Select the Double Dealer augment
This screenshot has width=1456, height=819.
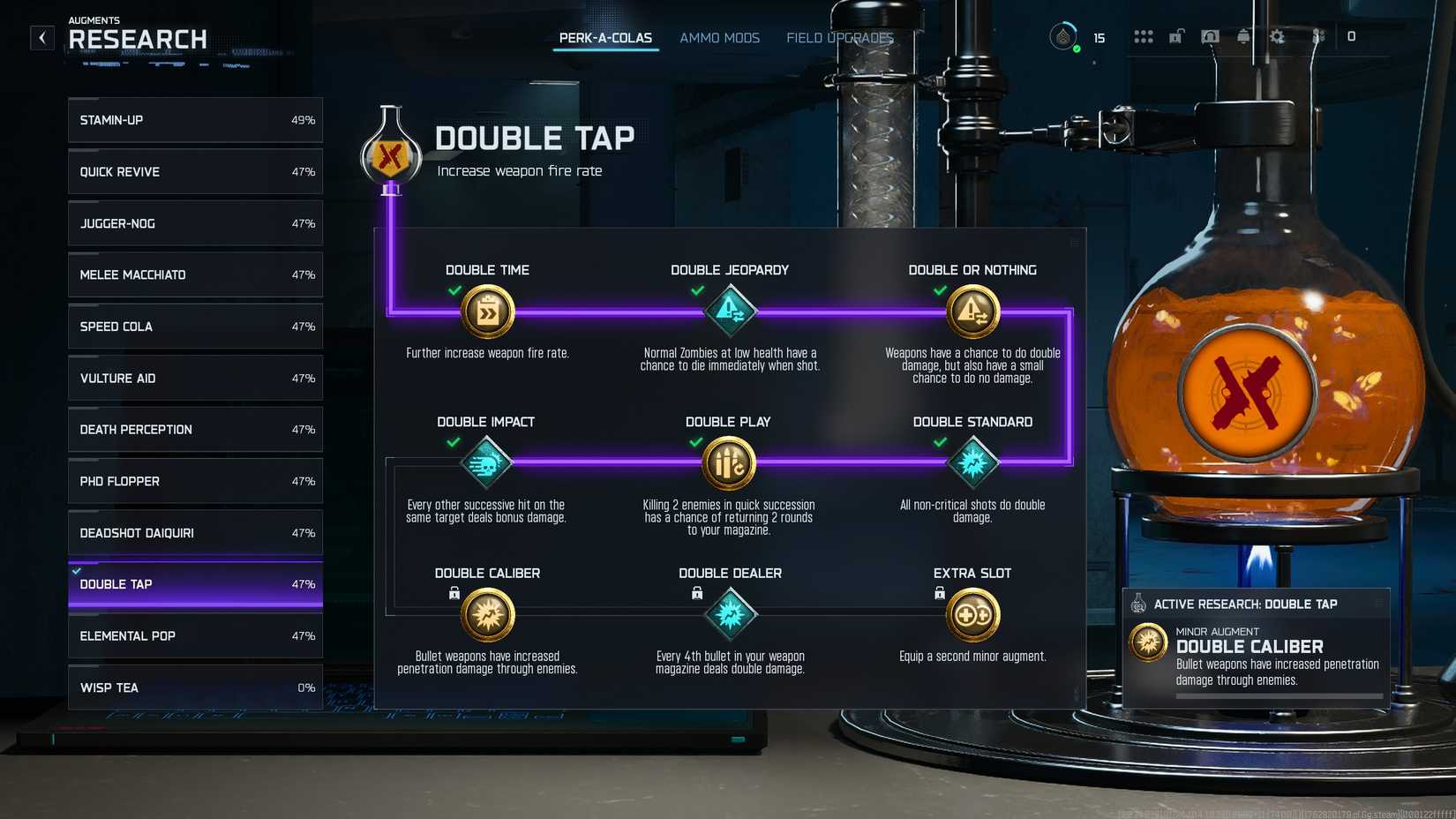[x=730, y=613]
